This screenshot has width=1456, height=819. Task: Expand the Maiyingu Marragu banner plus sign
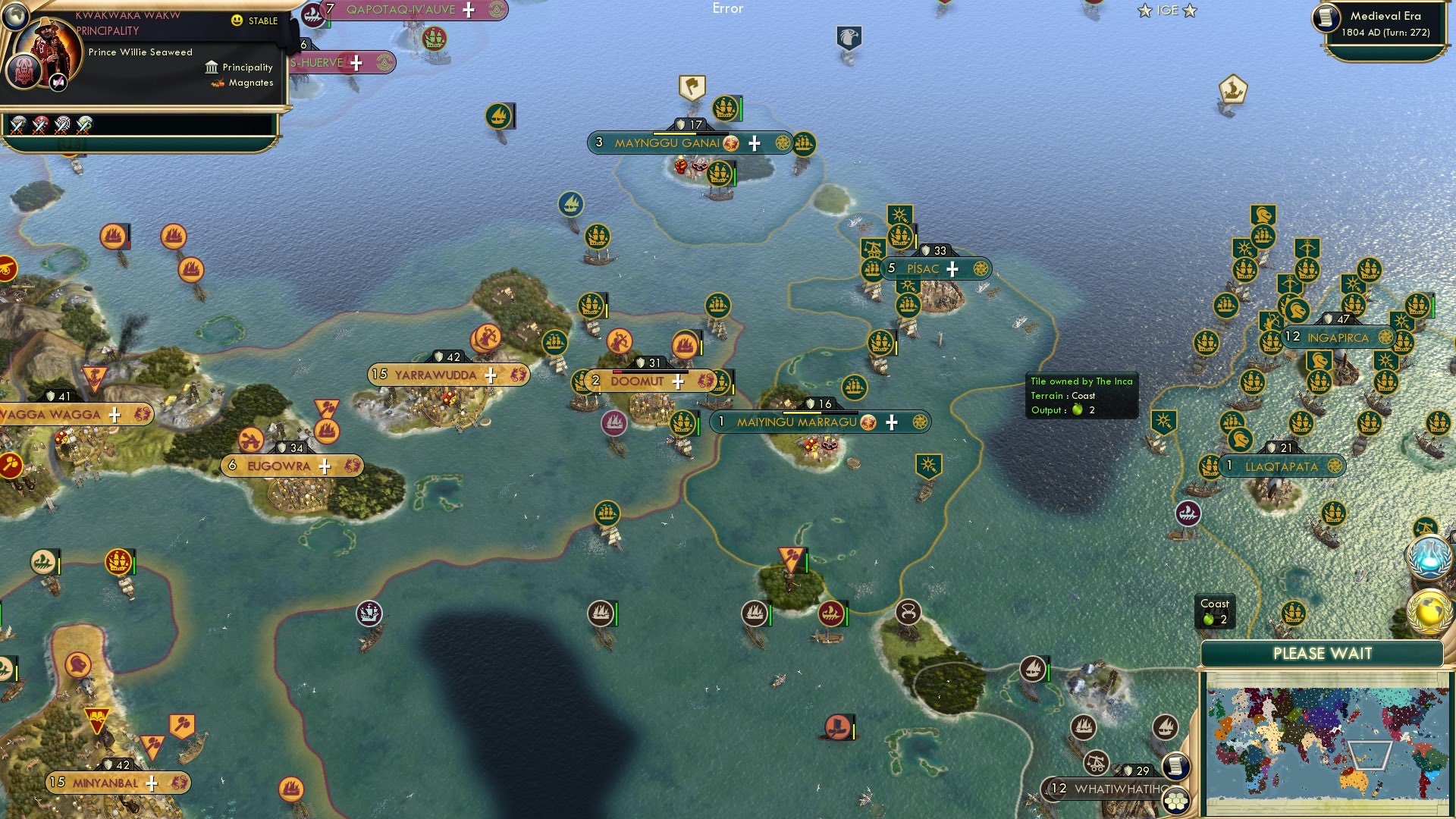click(x=891, y=422)
